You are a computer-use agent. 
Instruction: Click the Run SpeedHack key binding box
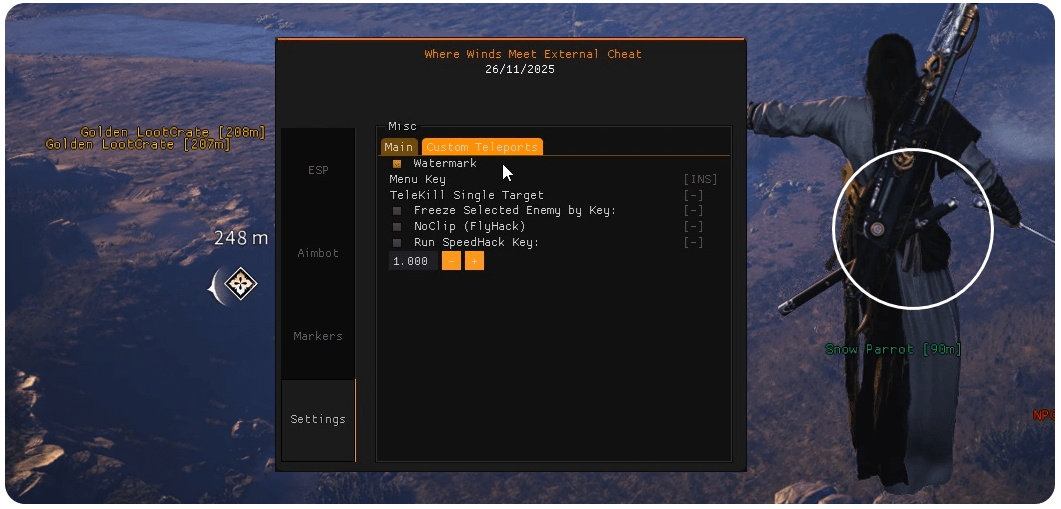tap(693, 243)
